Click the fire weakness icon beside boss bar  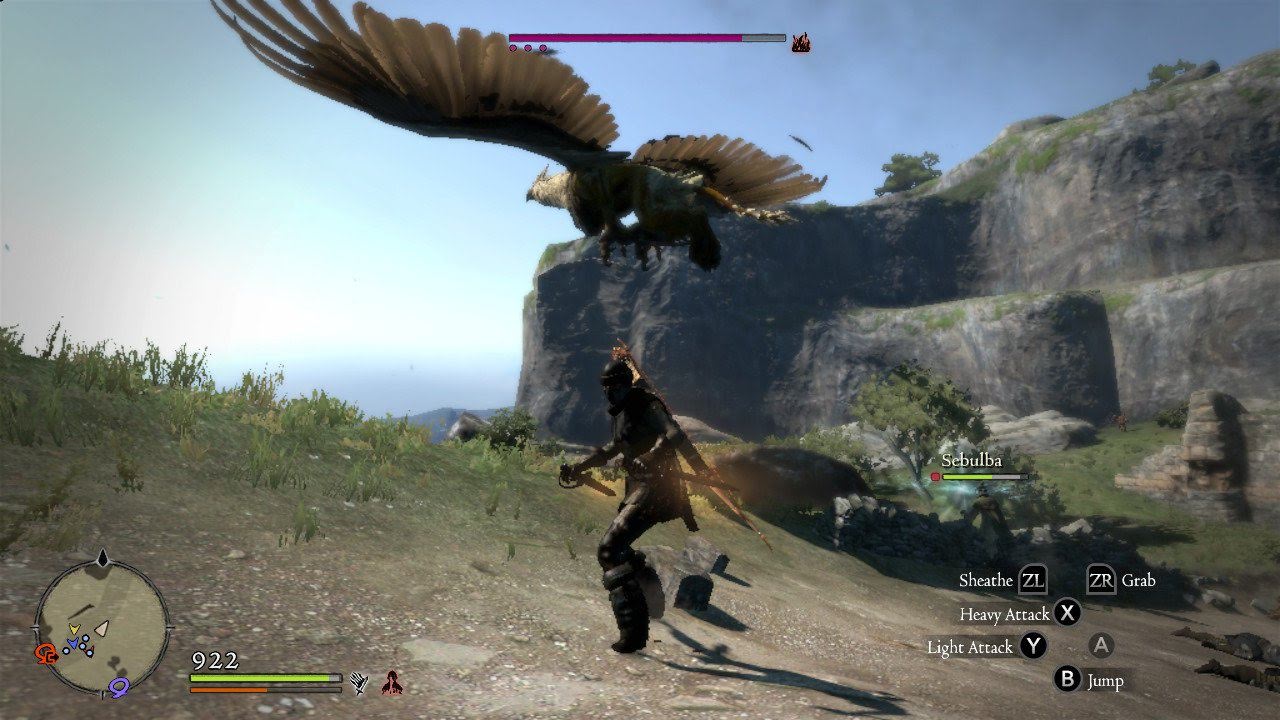point(800,42)
